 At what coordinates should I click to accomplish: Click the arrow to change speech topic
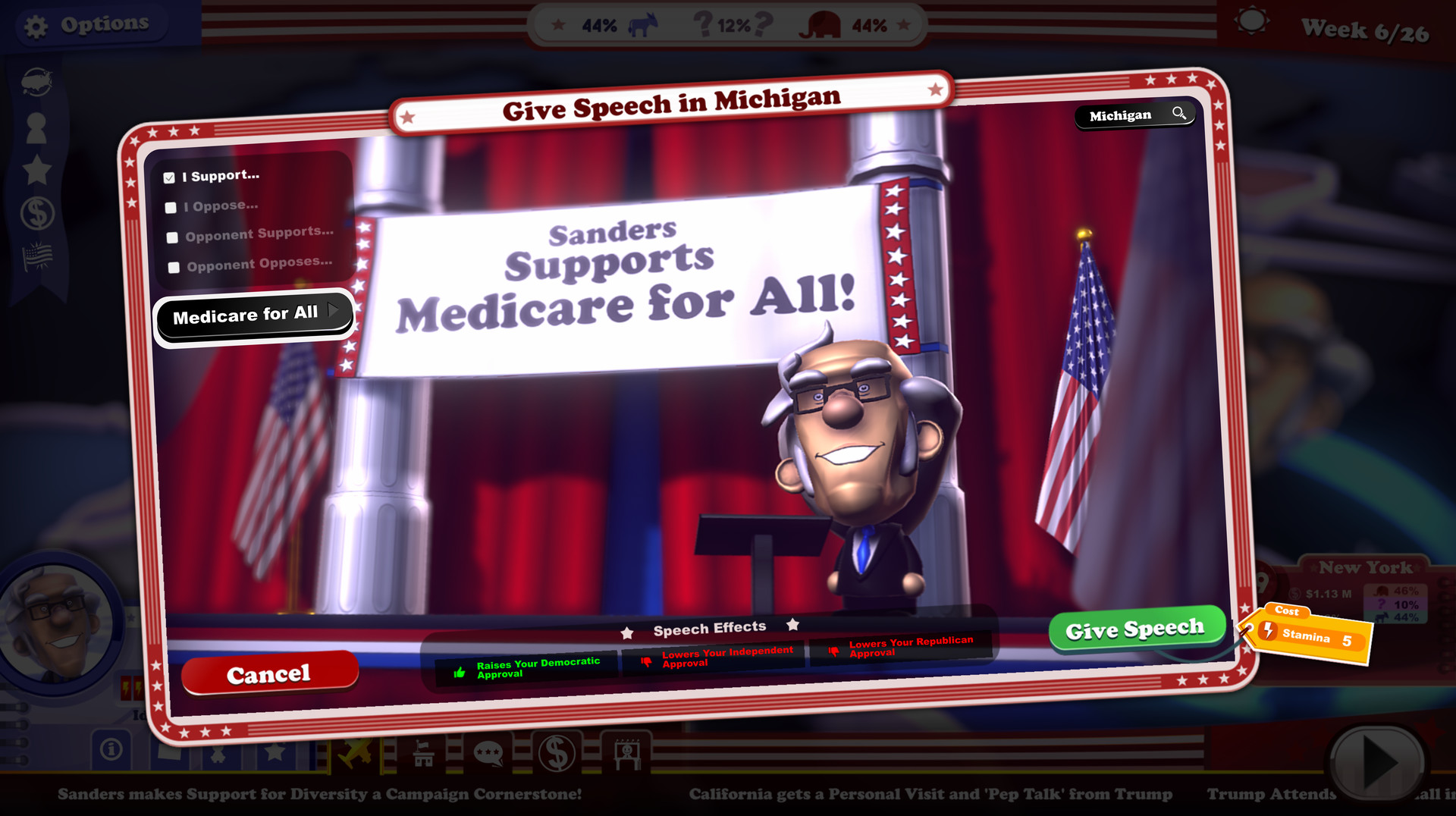click(334, 310)
